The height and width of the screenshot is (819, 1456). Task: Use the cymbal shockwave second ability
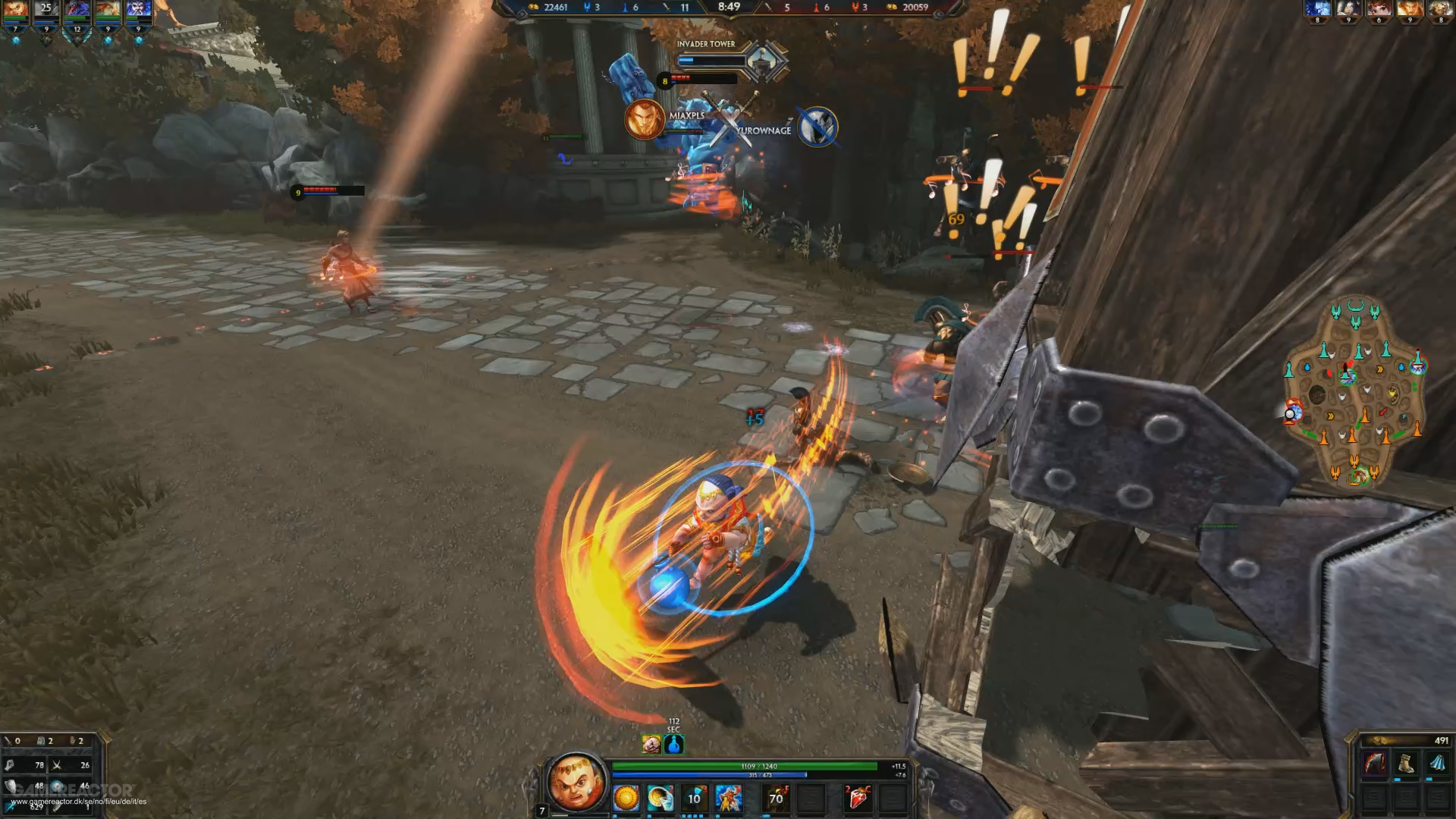click(661, 798)
